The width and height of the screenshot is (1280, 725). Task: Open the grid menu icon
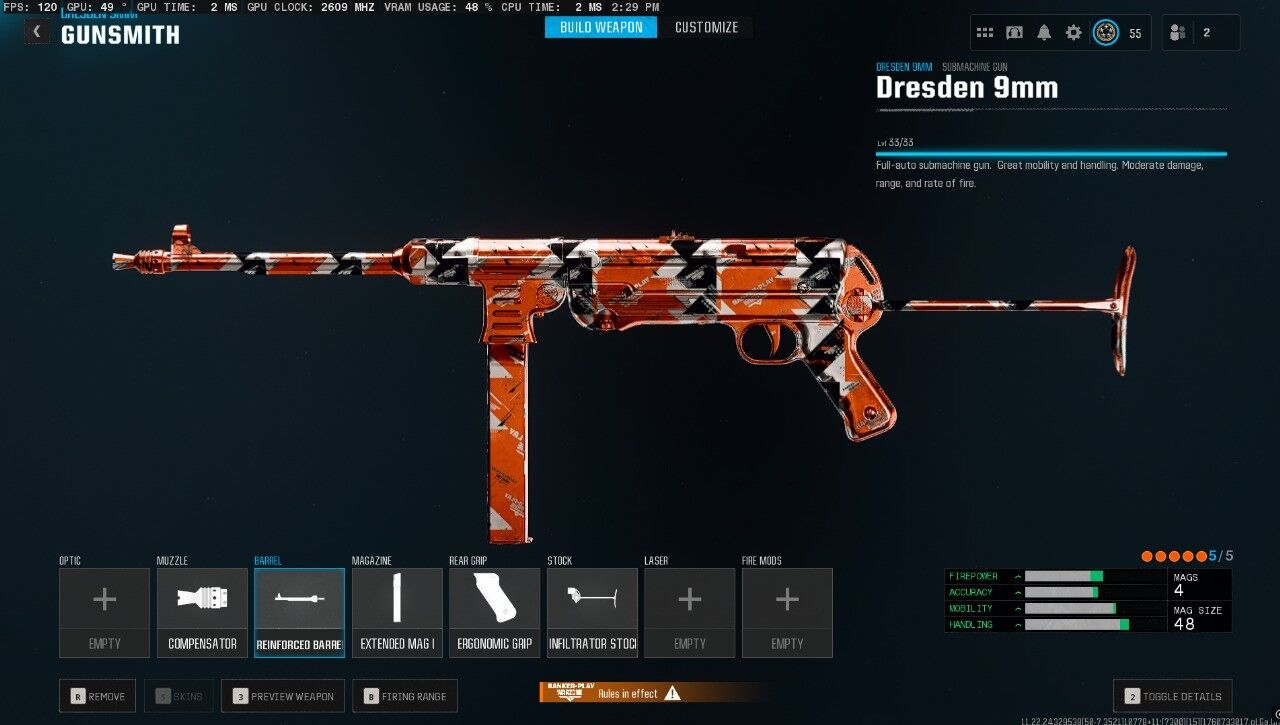click(x=985, y=33)
